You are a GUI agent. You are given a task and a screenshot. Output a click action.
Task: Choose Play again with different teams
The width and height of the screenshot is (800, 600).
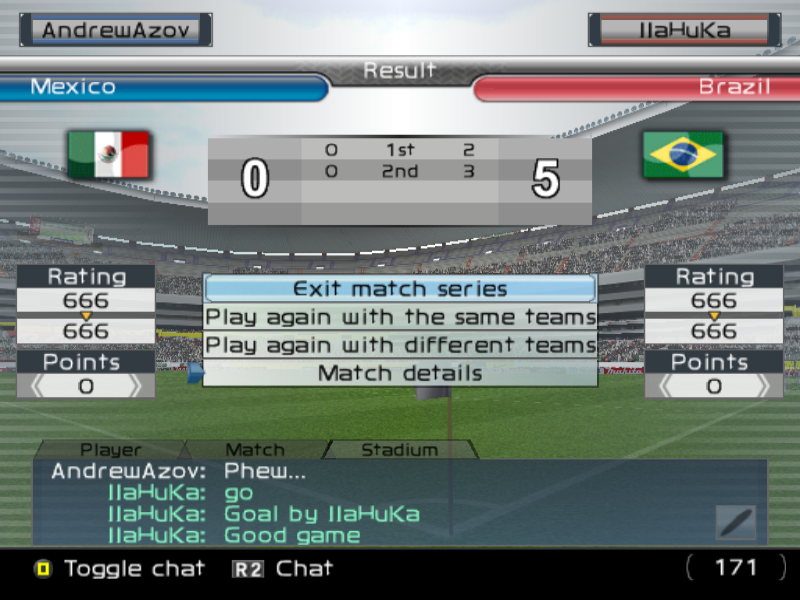coord(400,345)
